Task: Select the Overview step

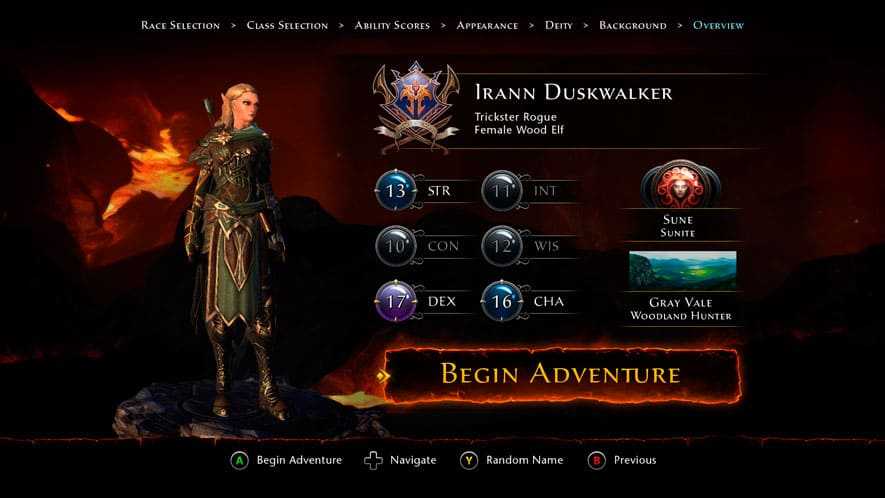Action: pos(718,25)
